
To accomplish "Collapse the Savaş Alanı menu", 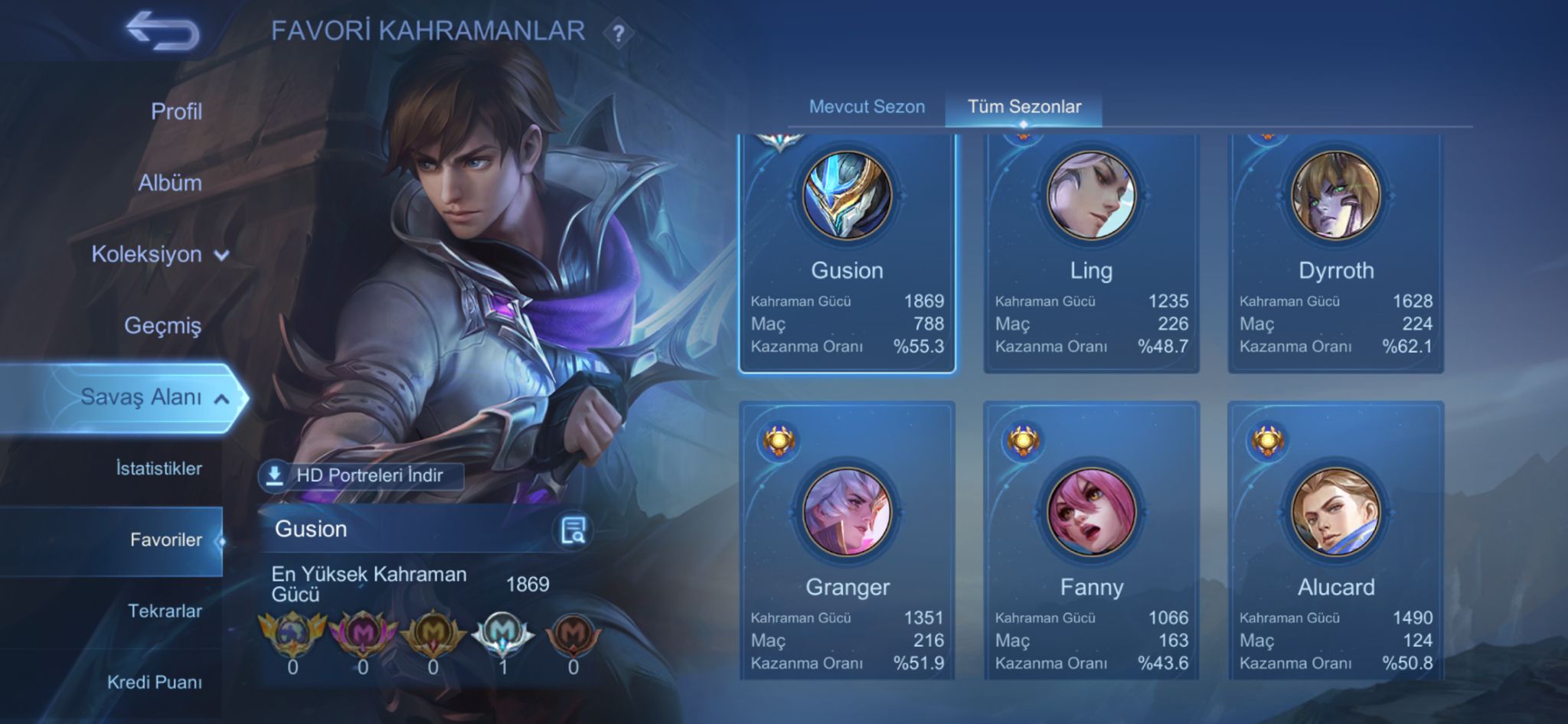I will point(153,397).
